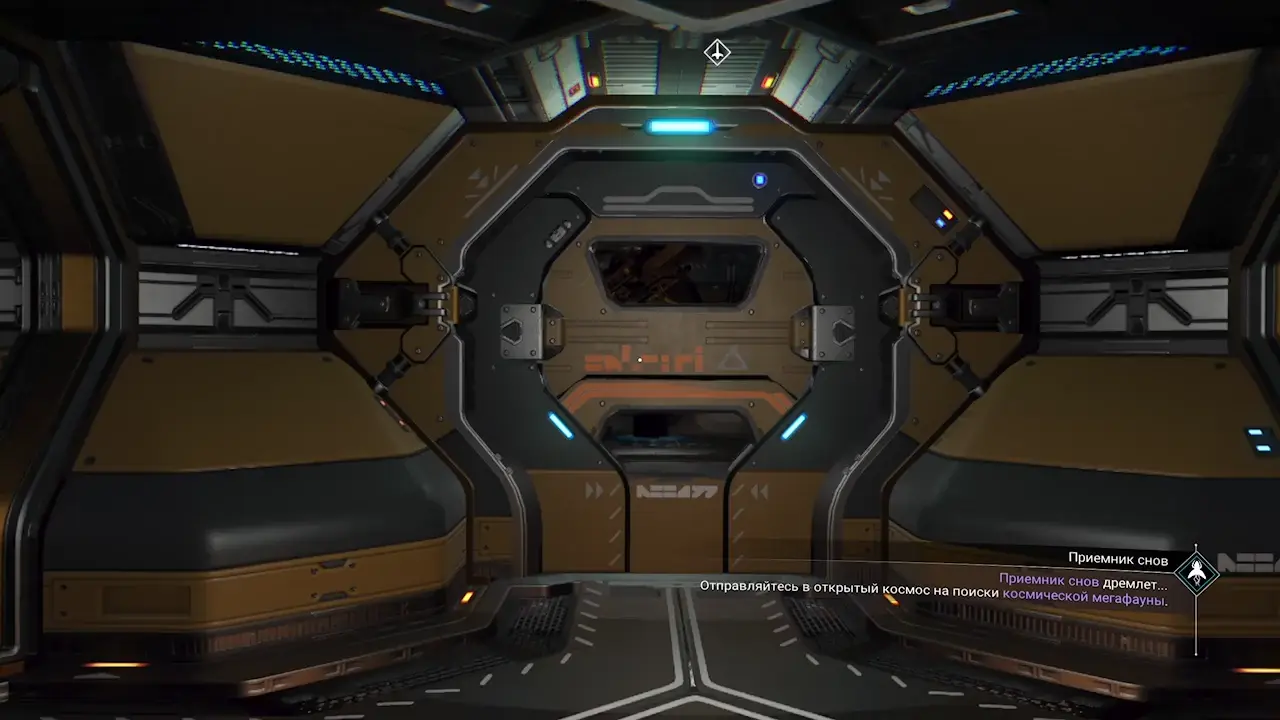This screenshot has height=720, width=1280.
Task: Select the triangle symbol beside the door logo
Action: pyautogui.click(x=731, y=360)
